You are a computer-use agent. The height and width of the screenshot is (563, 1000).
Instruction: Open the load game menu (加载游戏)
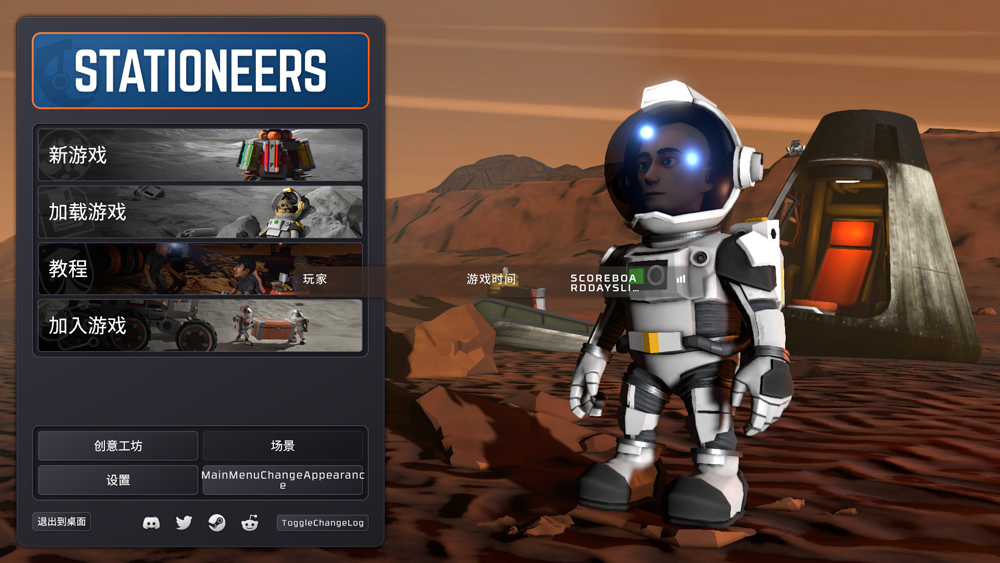coord(200,212)
